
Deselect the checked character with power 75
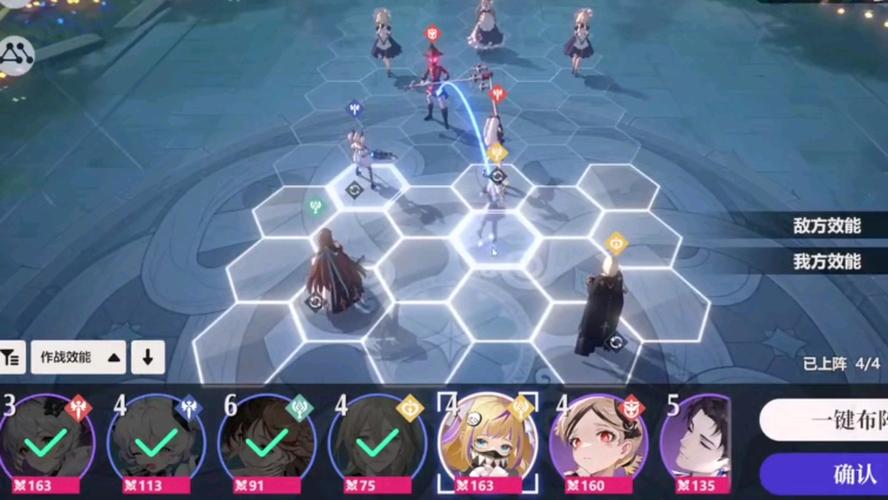coord(377,442)
